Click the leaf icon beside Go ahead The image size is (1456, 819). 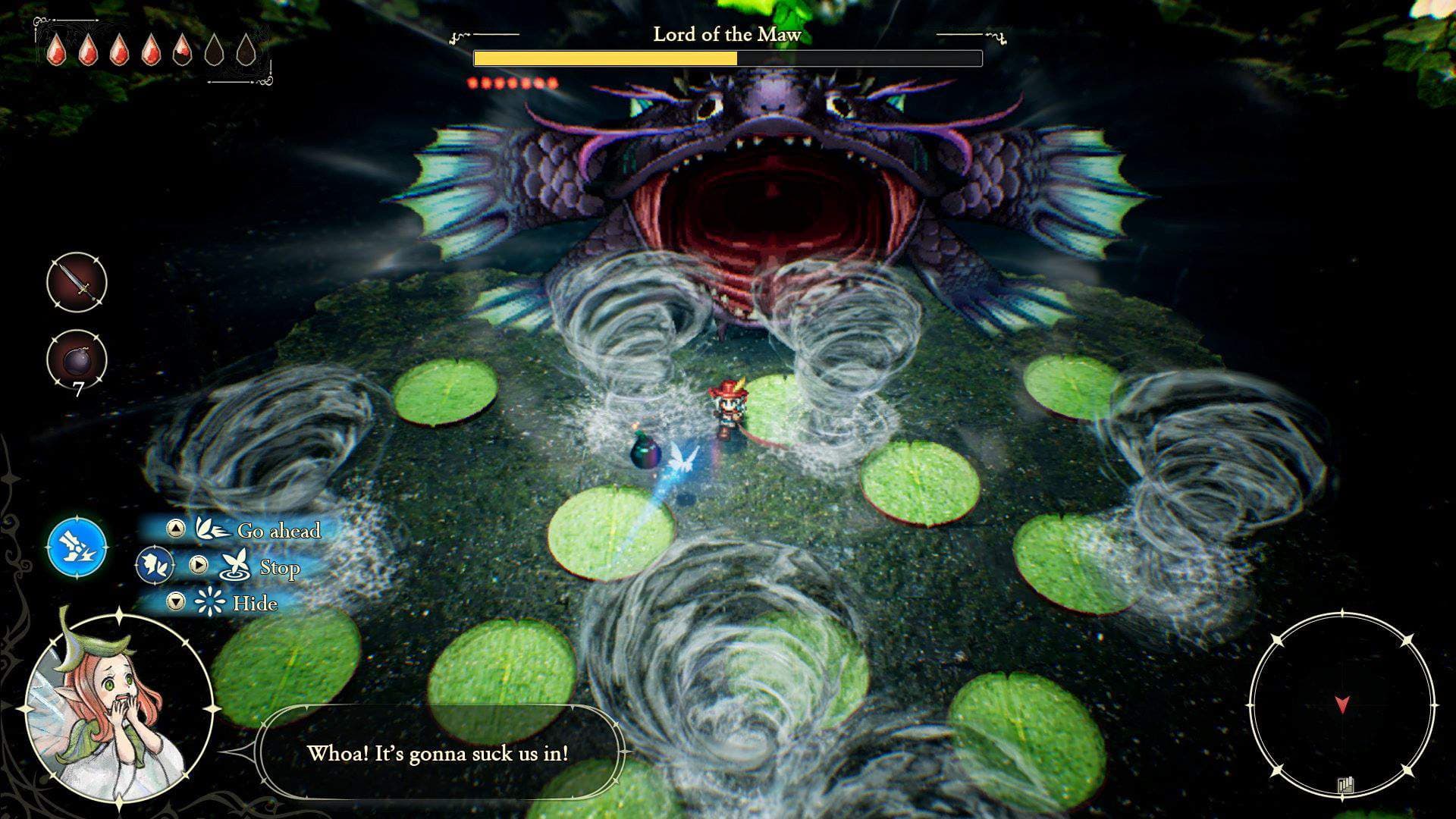(215, 529)
